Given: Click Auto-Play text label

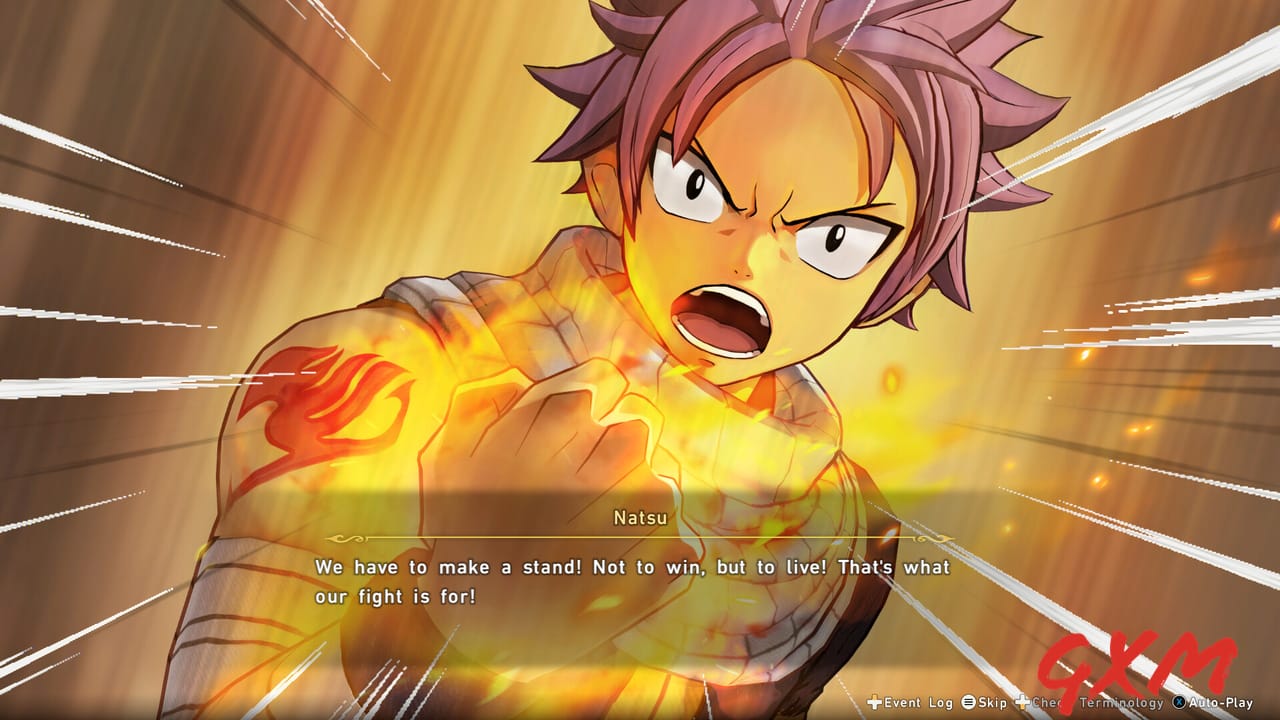Looking at the screenshot, I should [x=1223, y=703].
